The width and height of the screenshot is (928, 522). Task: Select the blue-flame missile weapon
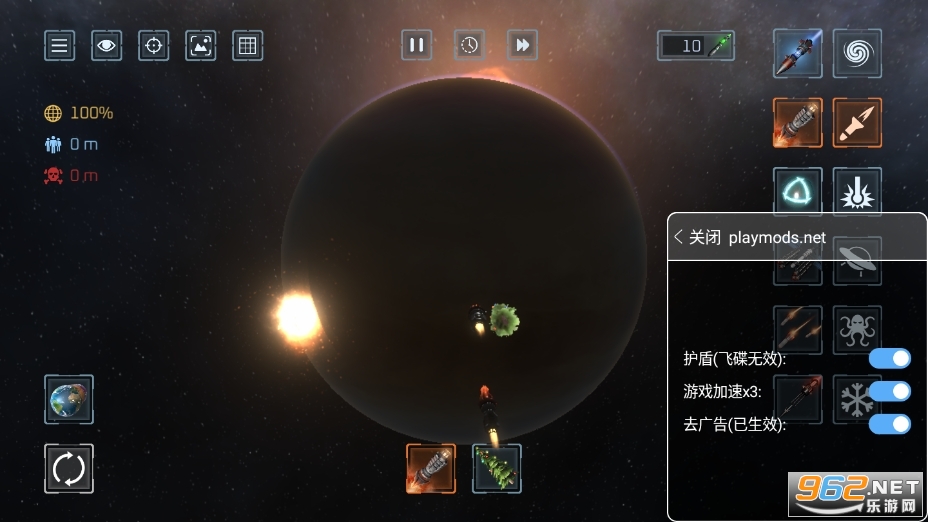pos(798,53)
